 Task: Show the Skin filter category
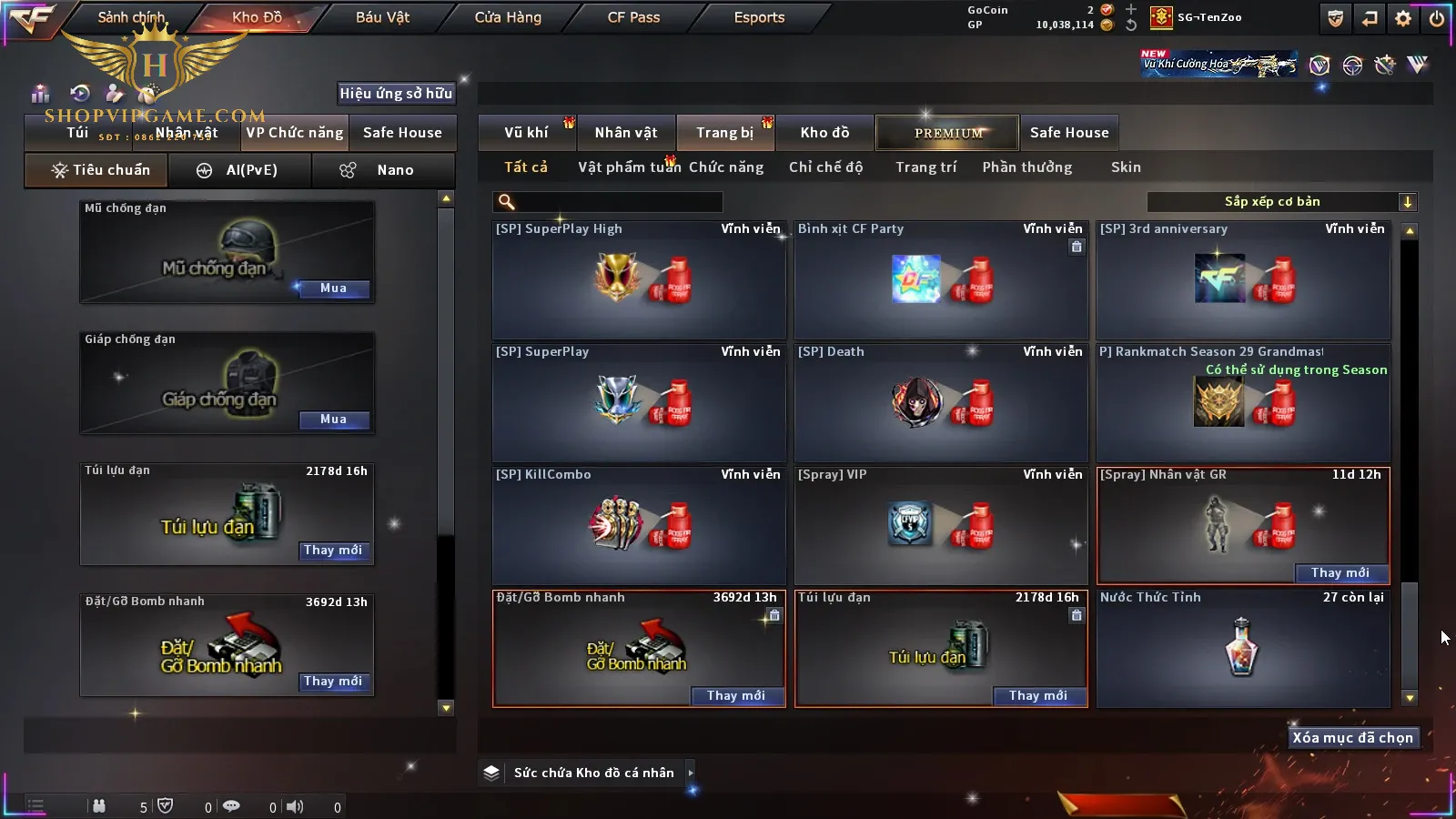click(1126, 167)
